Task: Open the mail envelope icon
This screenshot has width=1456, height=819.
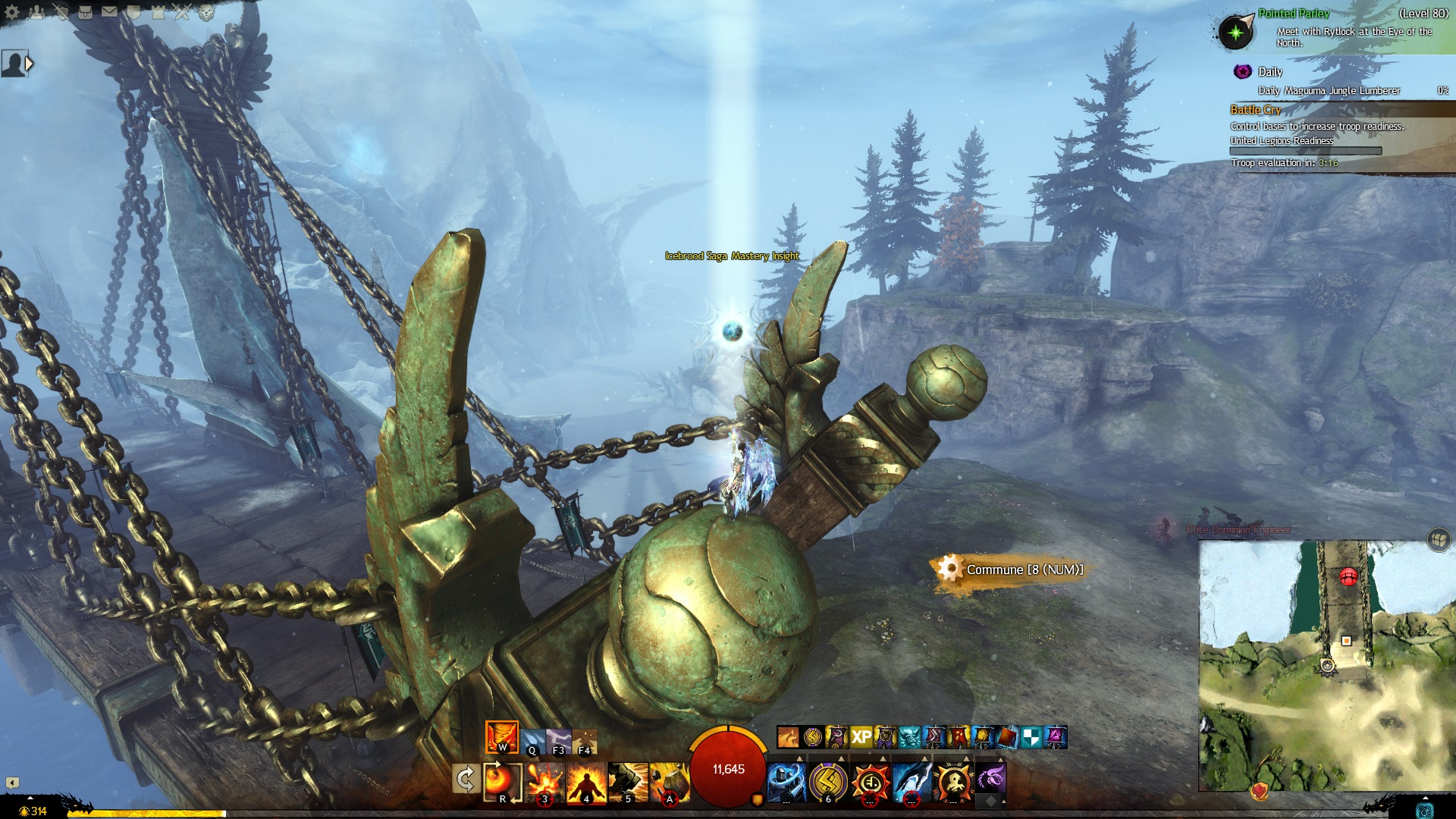Action: click(x=109, y=12)
